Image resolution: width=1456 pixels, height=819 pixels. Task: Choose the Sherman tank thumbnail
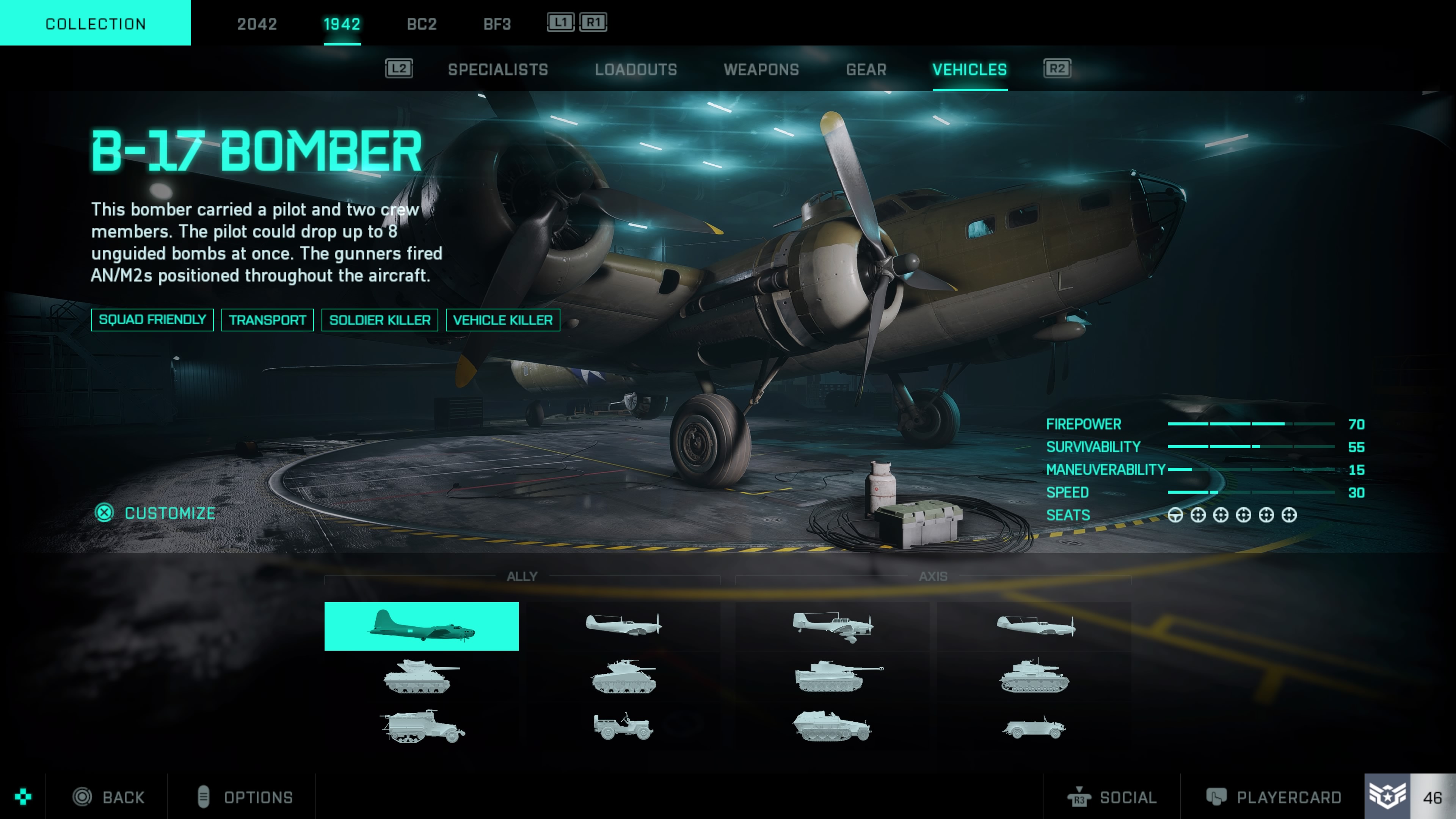click(x=623, y=676)
